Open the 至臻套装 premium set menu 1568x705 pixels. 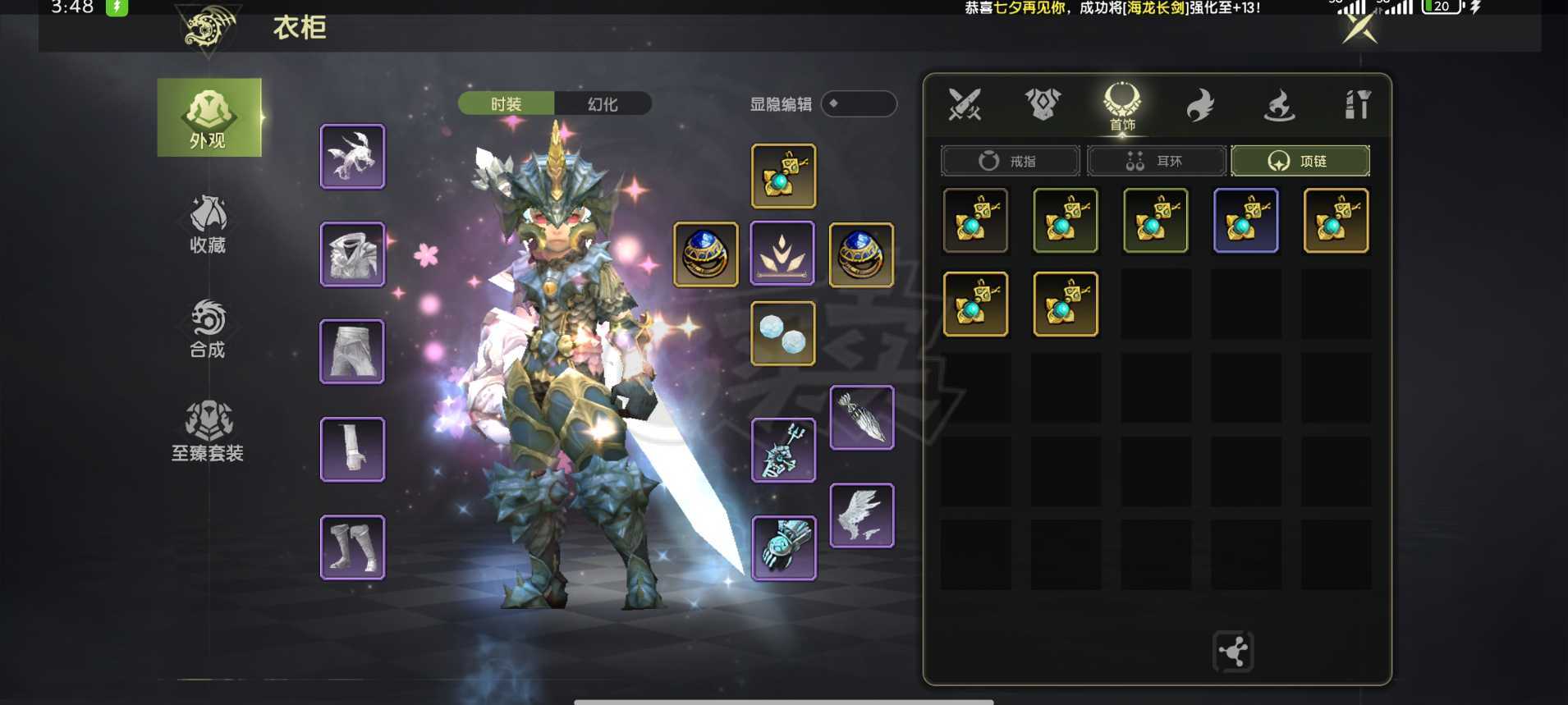(x=208, y=431)
